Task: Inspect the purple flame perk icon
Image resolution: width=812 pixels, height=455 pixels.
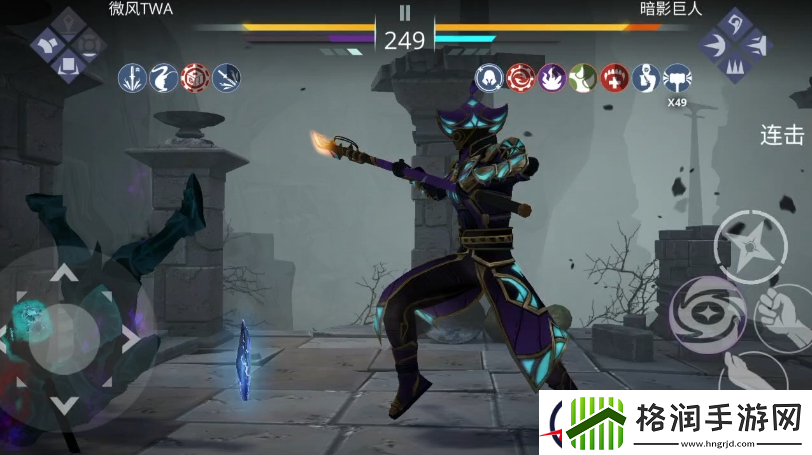Action: [x=551, y=77]
